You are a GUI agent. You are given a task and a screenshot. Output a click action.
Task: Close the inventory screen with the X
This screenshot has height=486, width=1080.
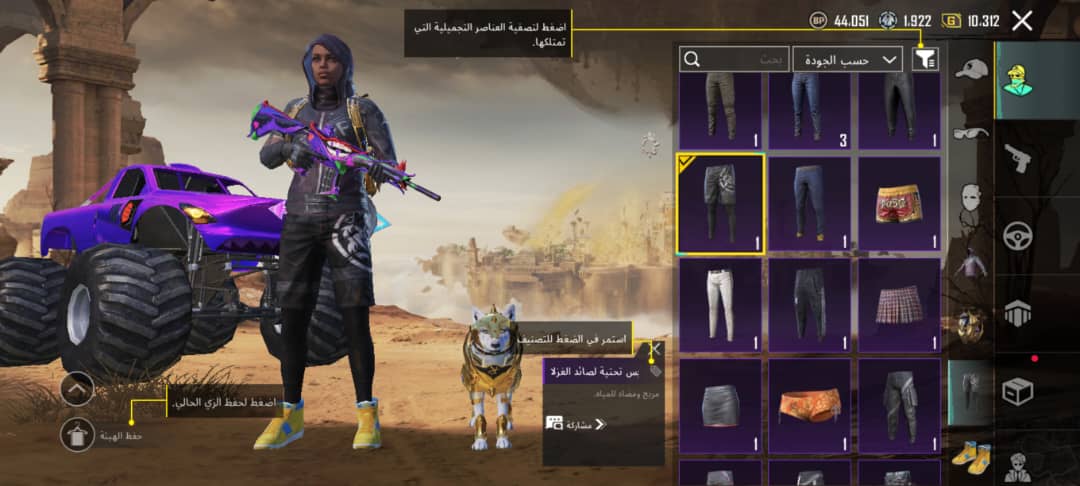(1022, 20)
